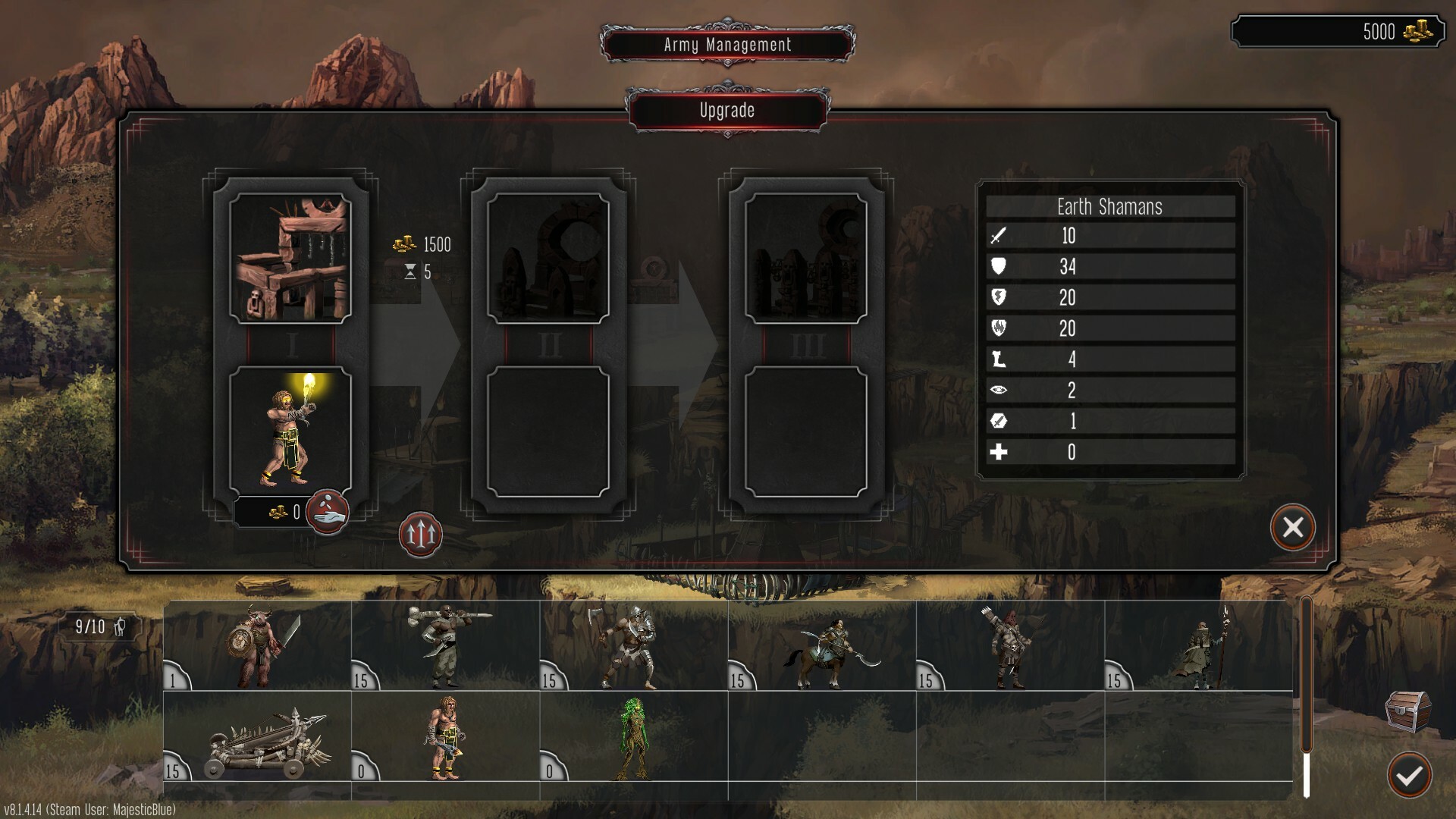Choose the red-hooded unit slot
1456x819 pixels.
point(1010,646)
